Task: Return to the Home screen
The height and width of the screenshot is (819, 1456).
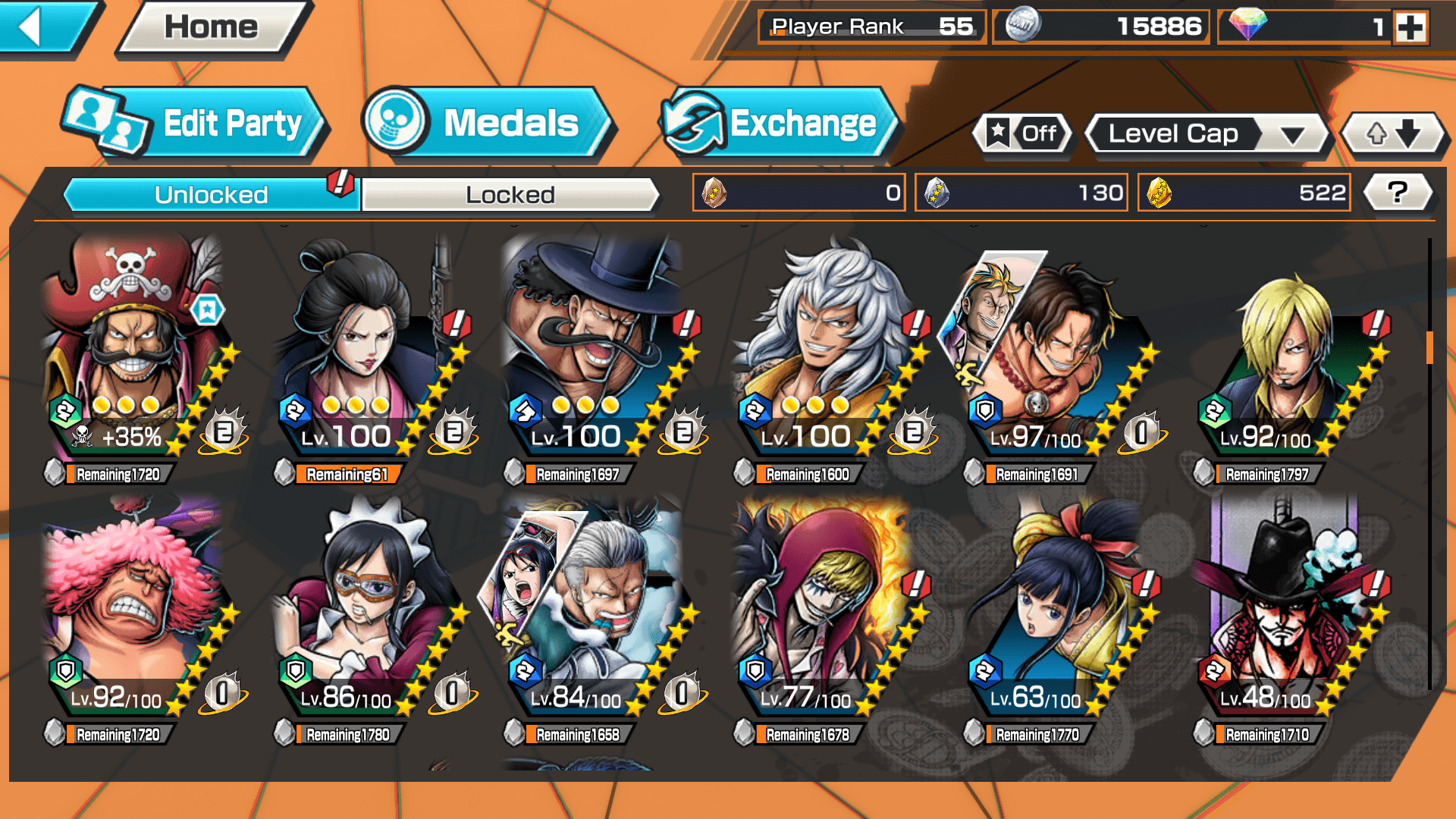Action: 211,28
